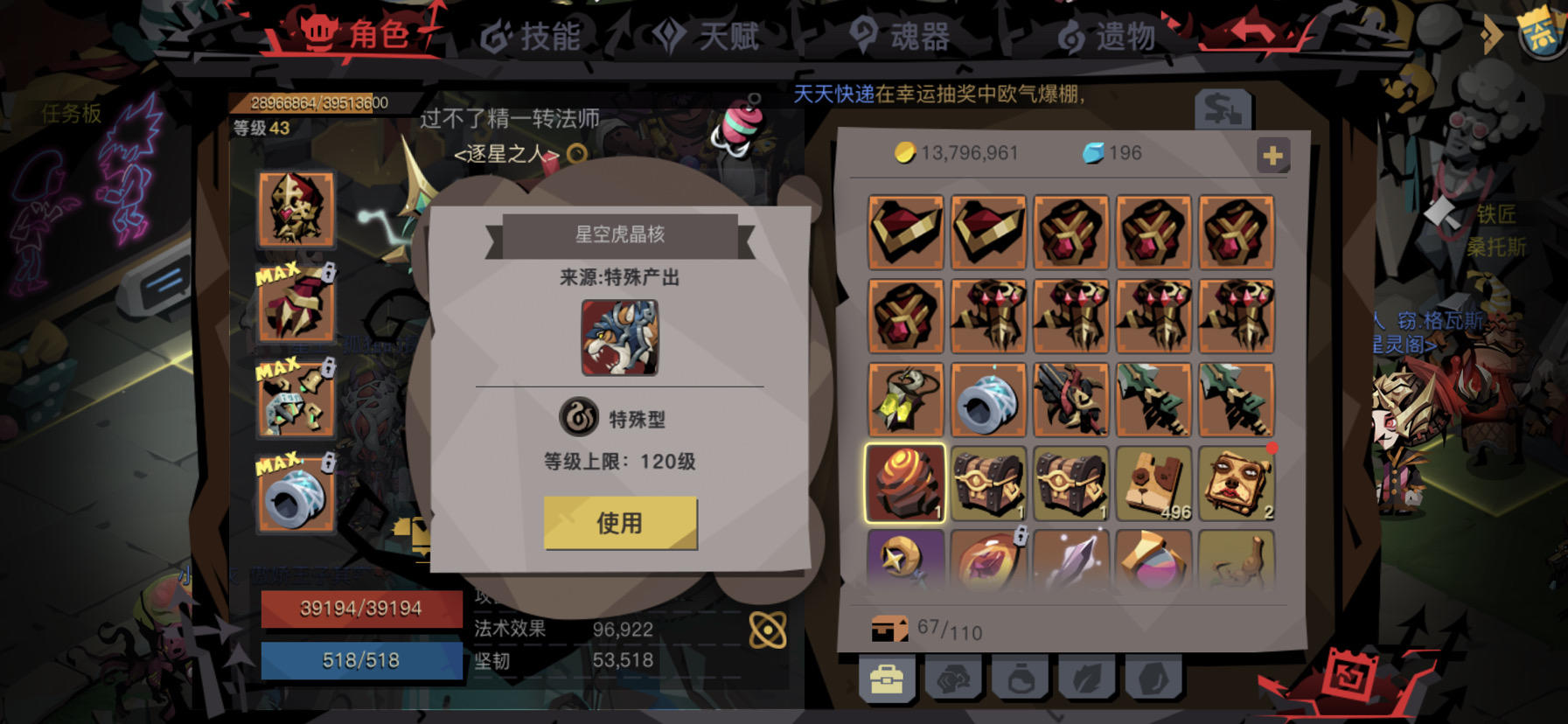This screenshot has height=724, width=1568.
Task: Click the red HP bar showing 39194/39194
Action: [x=360, y=609]
